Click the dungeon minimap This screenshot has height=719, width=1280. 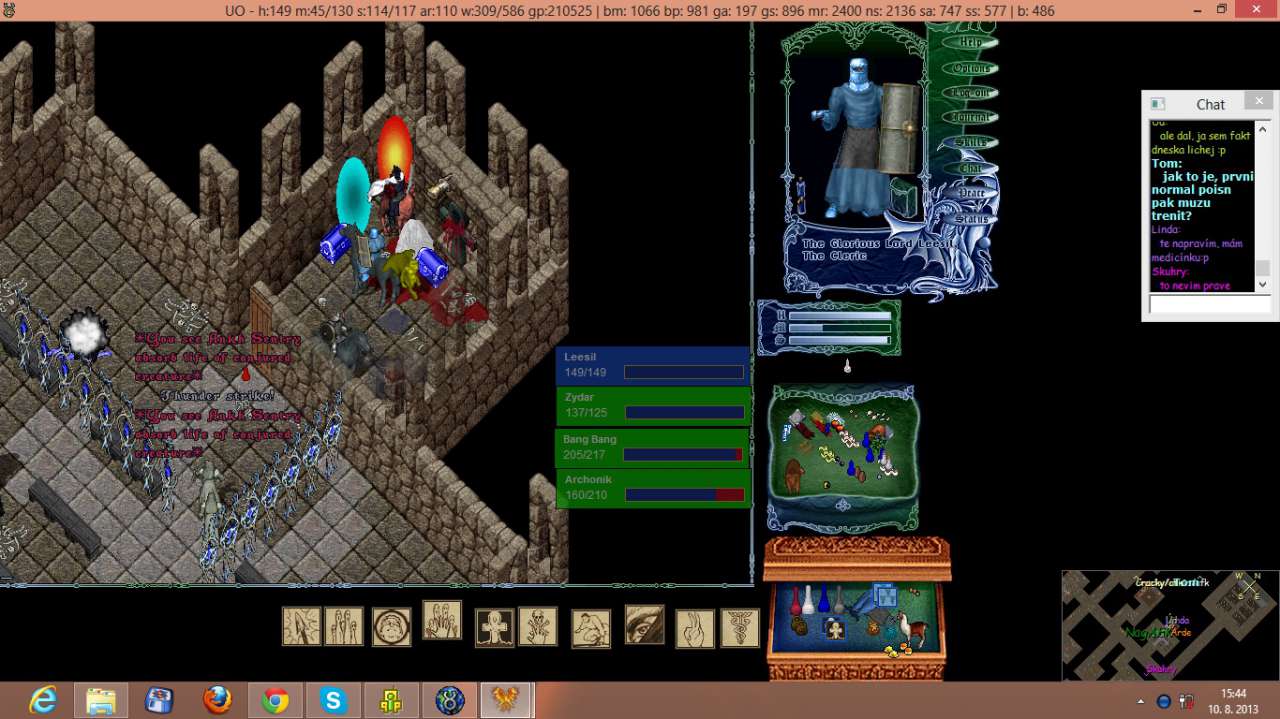point(1169,625)
